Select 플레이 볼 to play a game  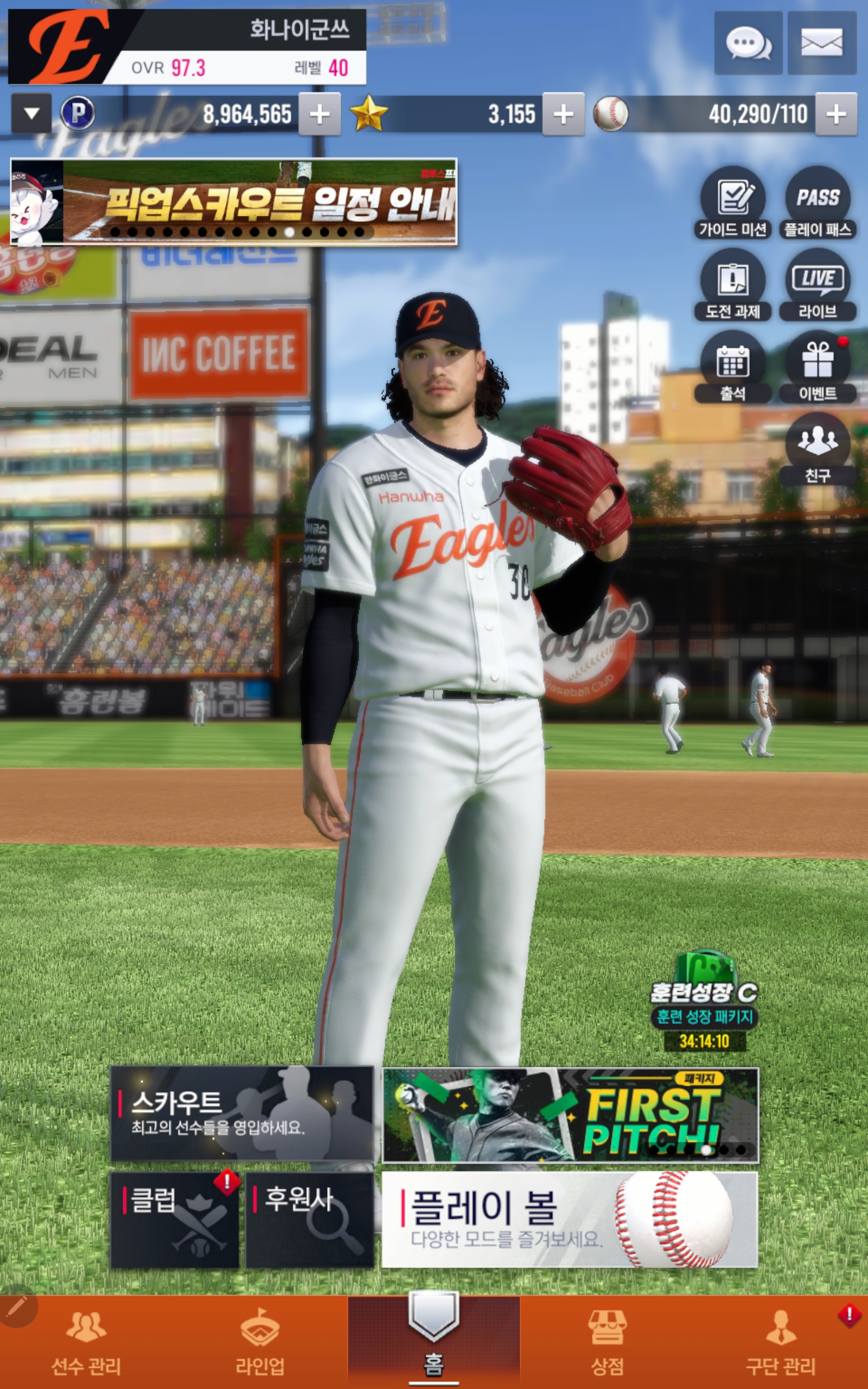coord(570,1220)
